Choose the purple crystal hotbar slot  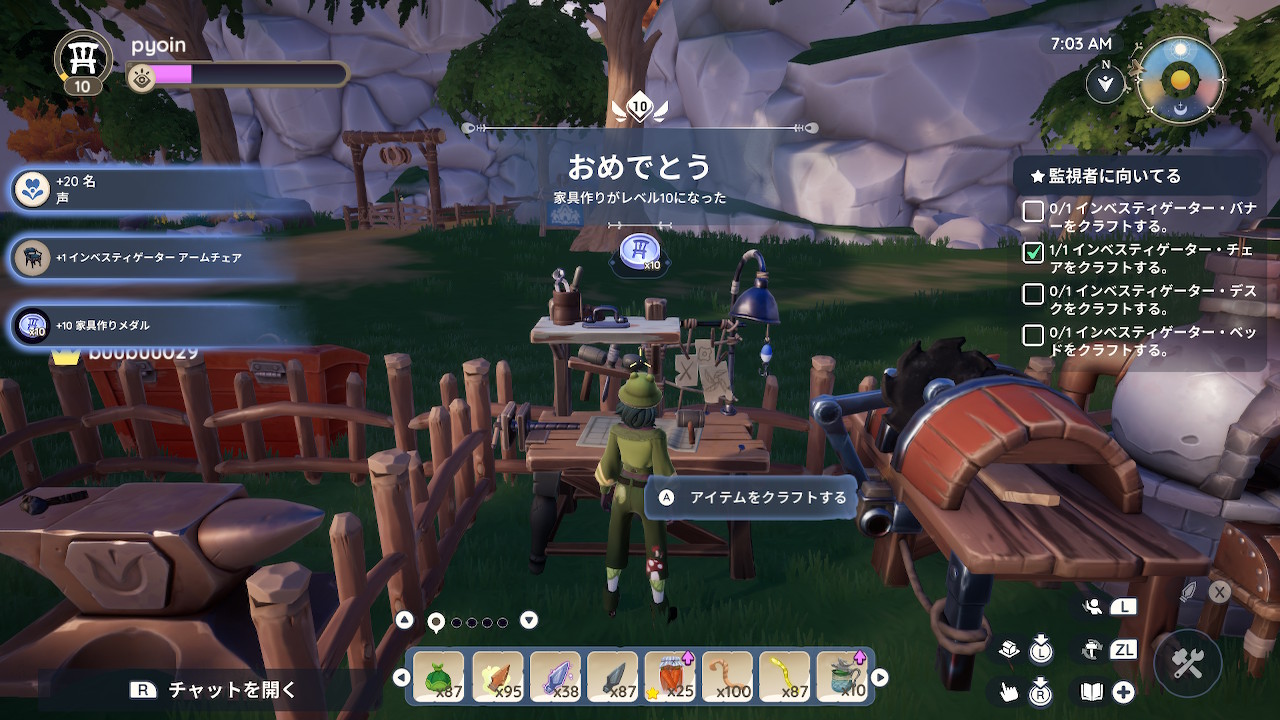click(555, 676)
